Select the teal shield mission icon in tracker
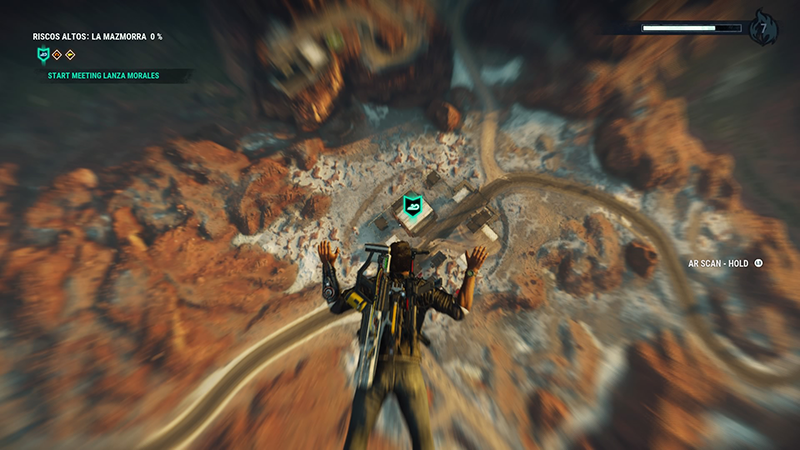The width and height of the screenshot is (800, 450). pos(43,55)
